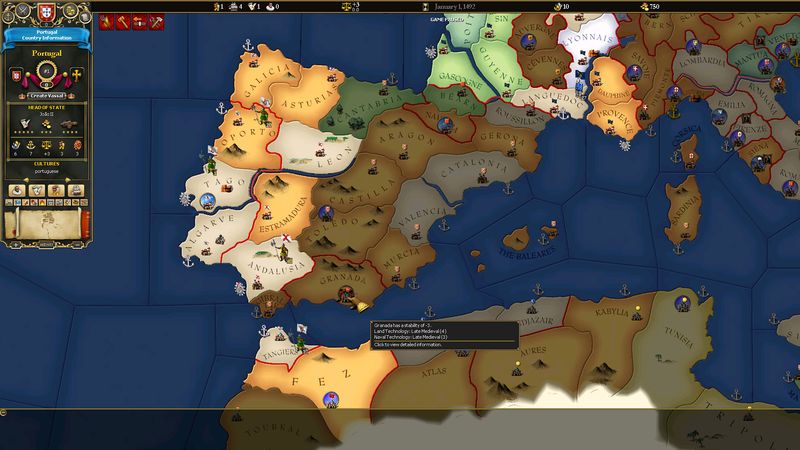This screenshot has width=800, height=450.
Task: Click the last red alert icon
Action: click(156, 20)
